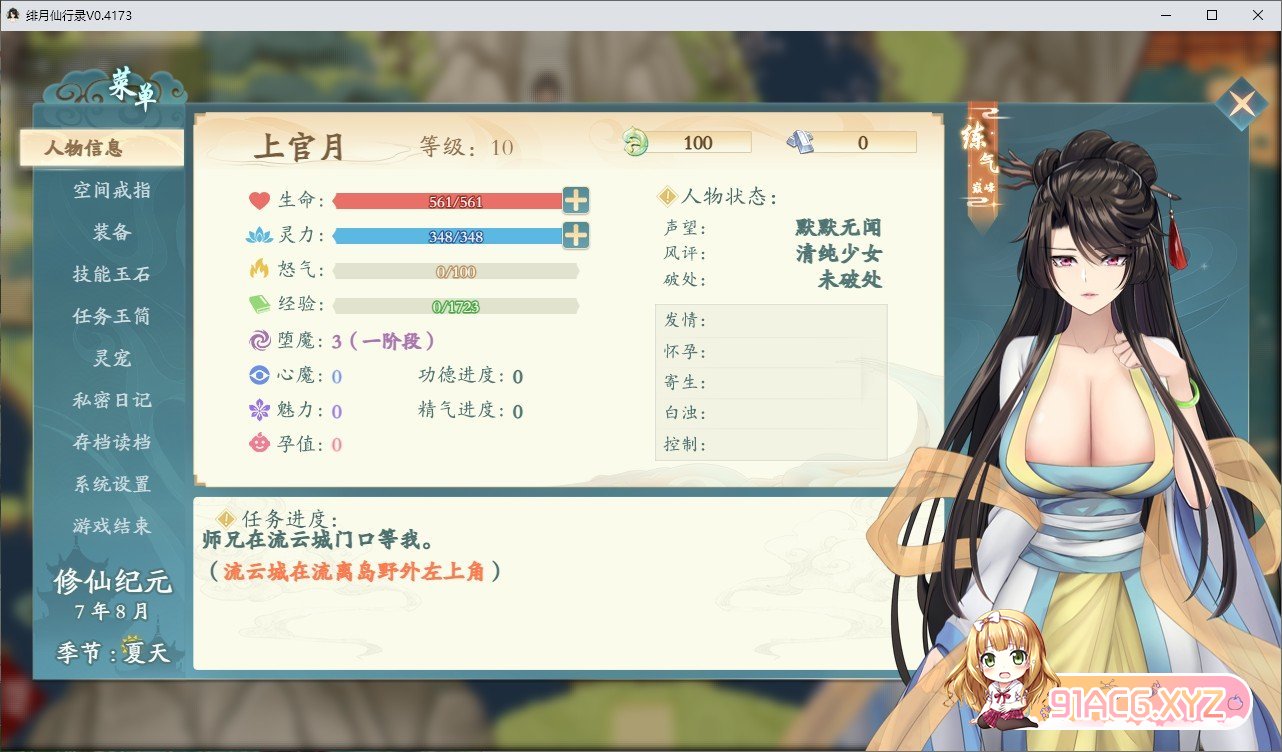Click the spirit stone currency icon showing 100
This screenshot has height=752, width=1282.
click(634, 142)
